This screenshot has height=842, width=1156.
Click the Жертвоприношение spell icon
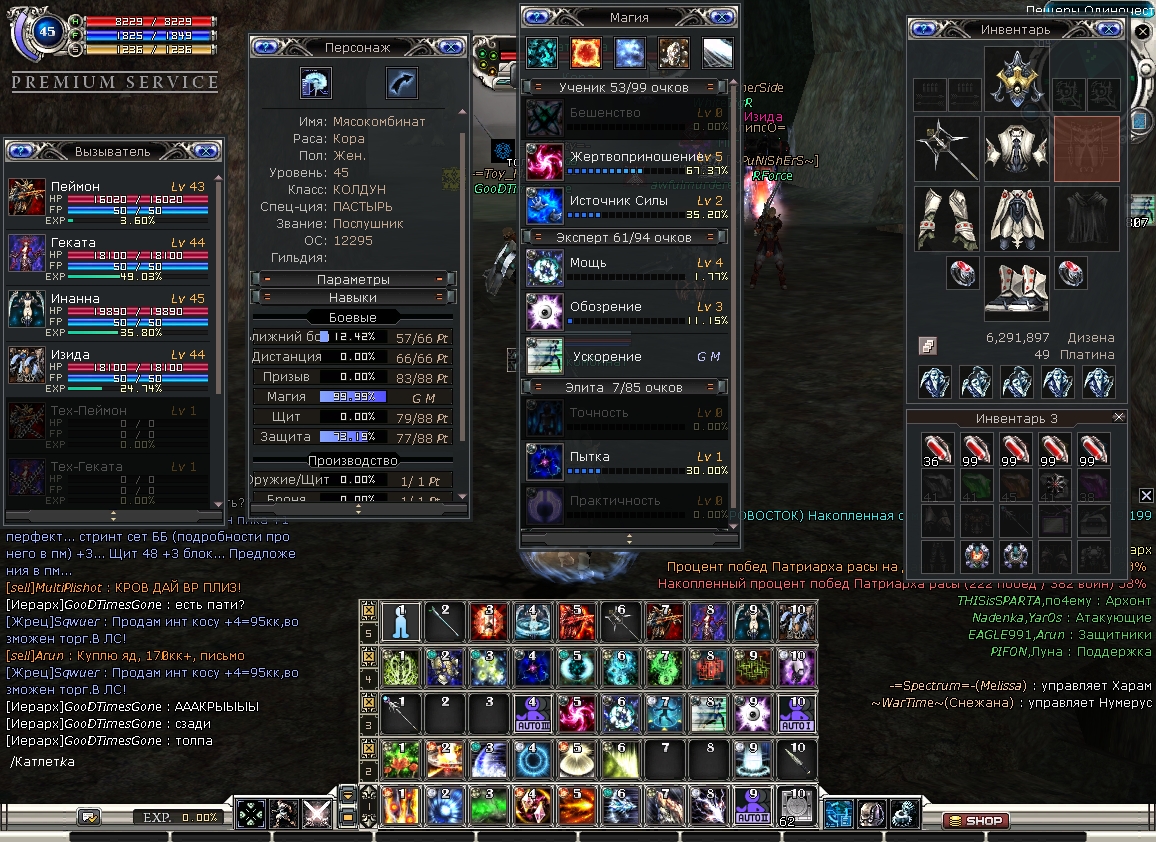click(x=545, y=161)
